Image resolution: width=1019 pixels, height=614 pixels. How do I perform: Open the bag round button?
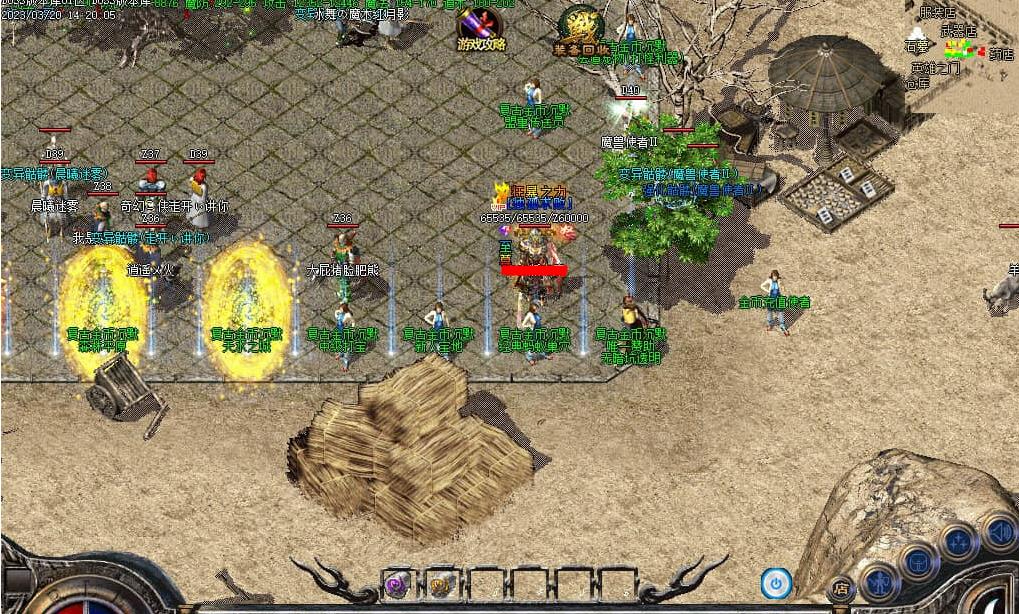coord(918,562)
